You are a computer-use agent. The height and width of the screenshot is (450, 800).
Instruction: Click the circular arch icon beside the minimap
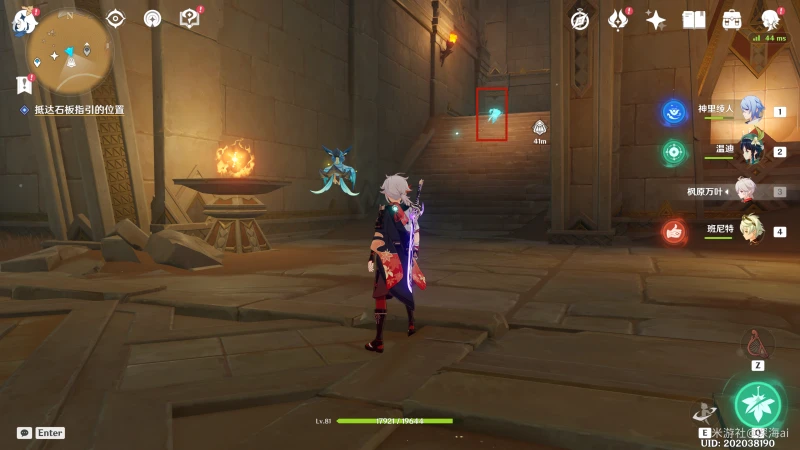click(152, 18)
